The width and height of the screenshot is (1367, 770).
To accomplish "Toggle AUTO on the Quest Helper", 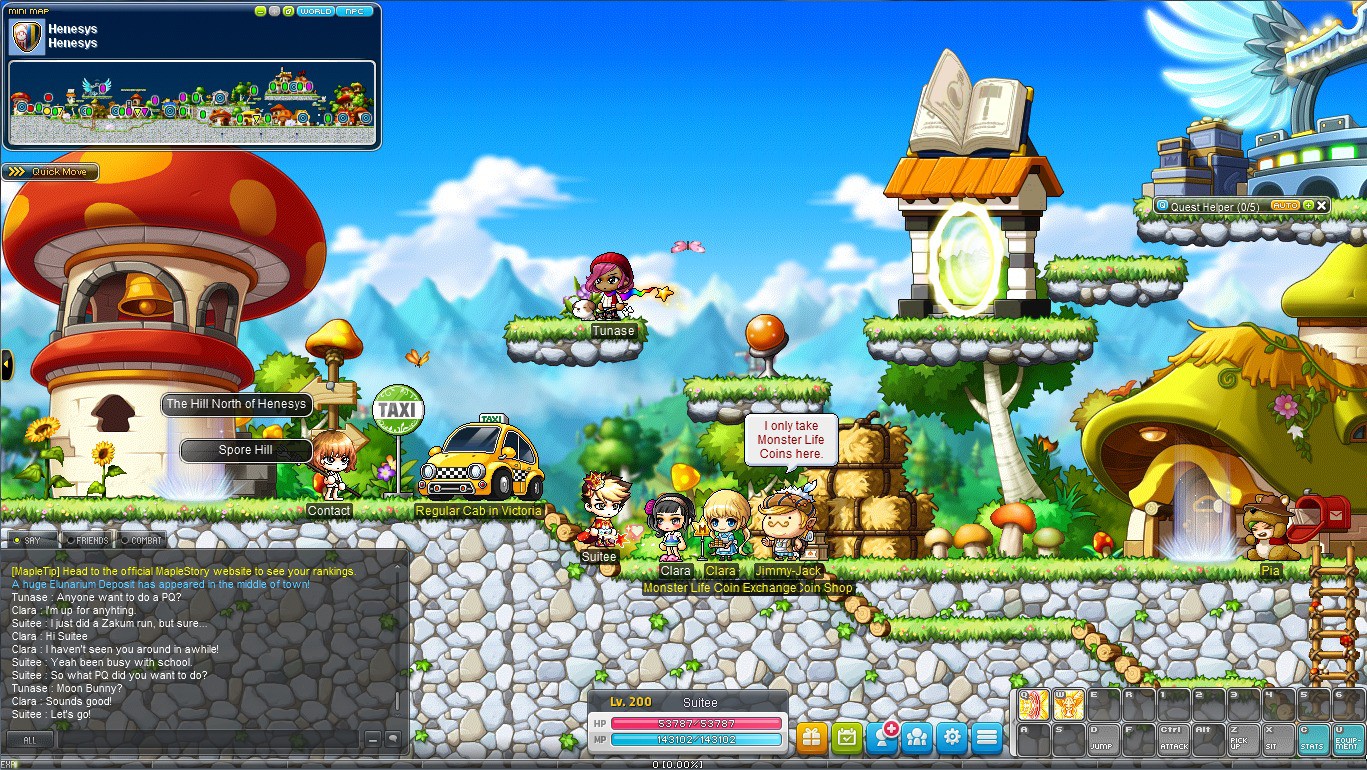I will [1286, 205].
